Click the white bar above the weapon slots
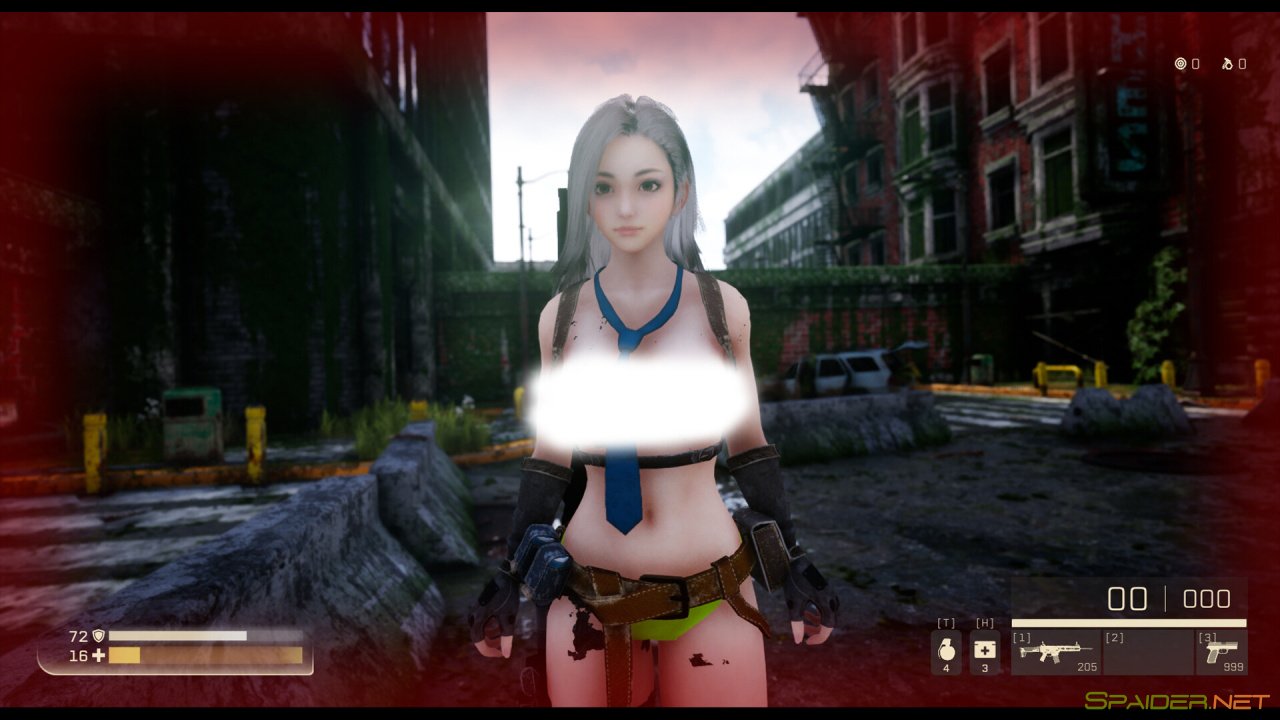The height and width of the screenshot is (720, 1280). 1128,623
